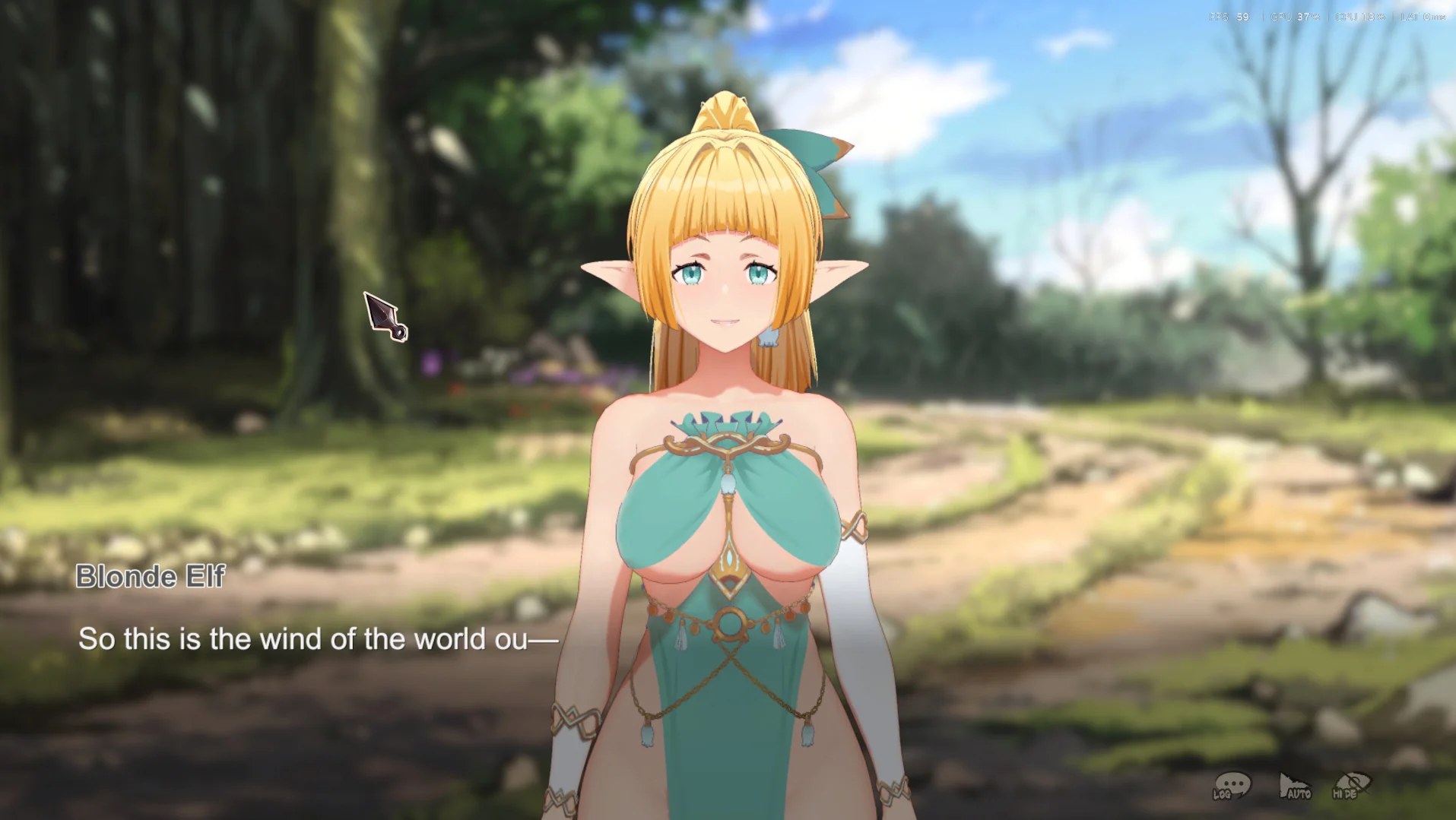1456x820 pixels.
Task: Hide the dialogue text interface
Action: click(1351, 786)
